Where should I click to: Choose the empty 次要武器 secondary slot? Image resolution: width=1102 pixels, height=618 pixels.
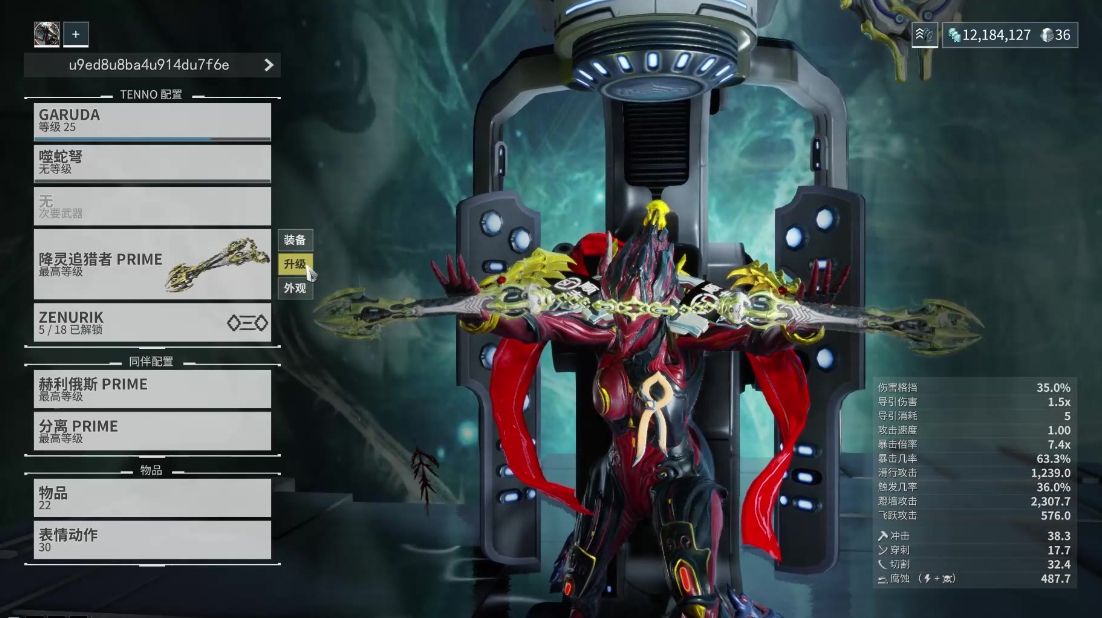pos(152,206)
